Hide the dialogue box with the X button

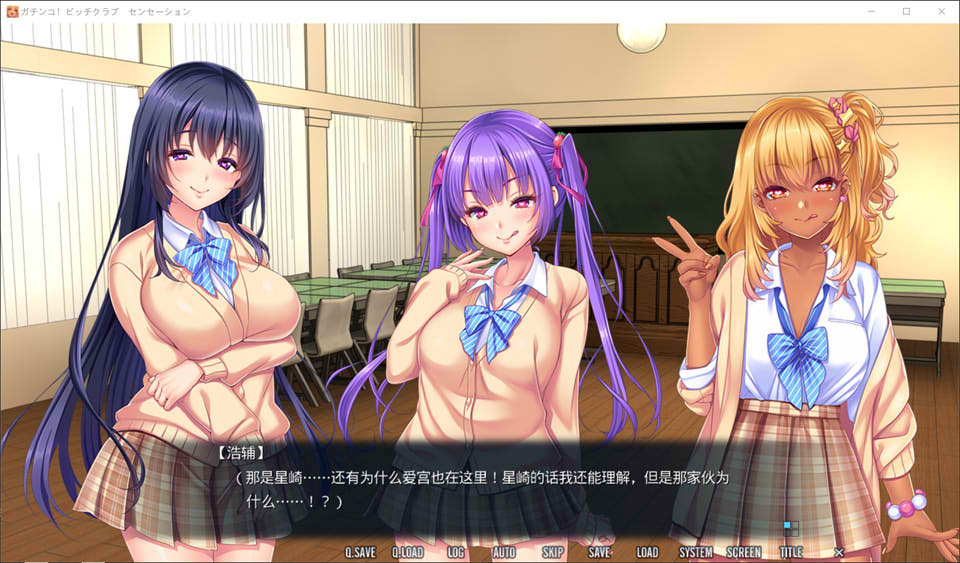click(x=839, y=552)
